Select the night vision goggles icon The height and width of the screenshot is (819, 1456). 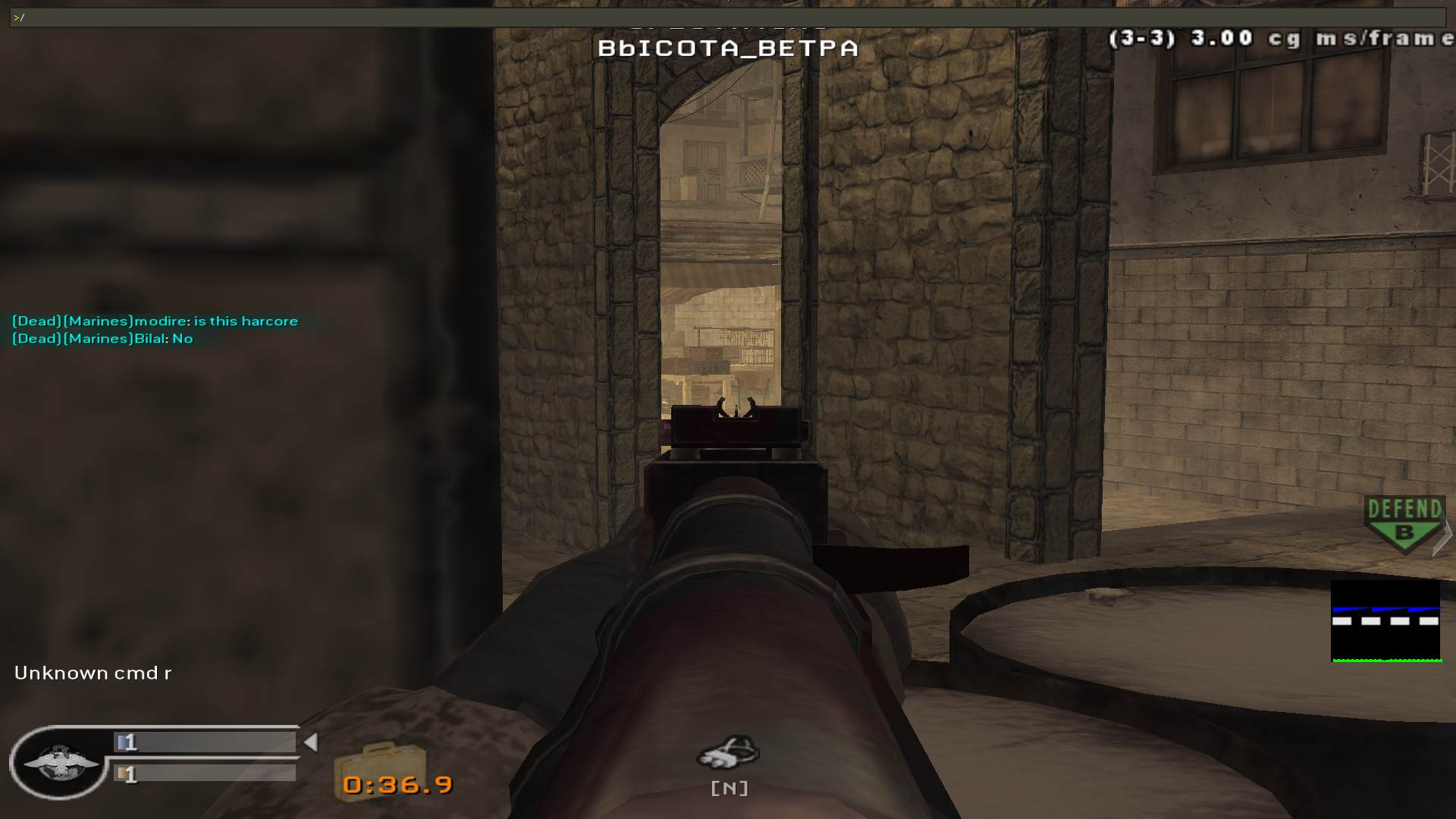point(729,752)
